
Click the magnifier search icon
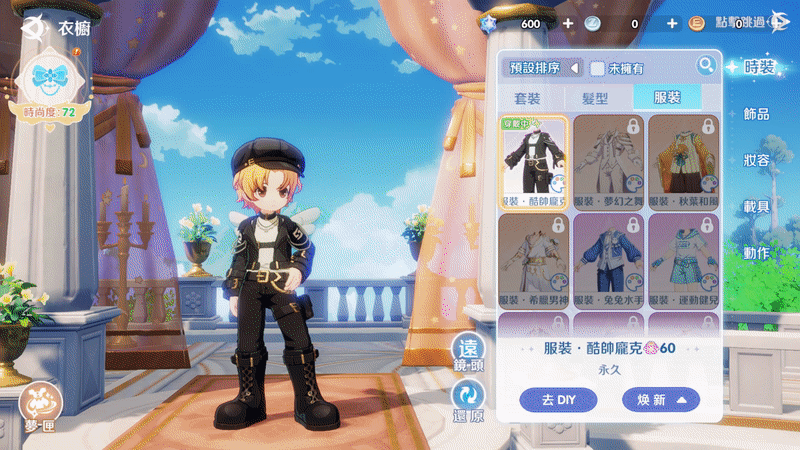pos(706,66)
